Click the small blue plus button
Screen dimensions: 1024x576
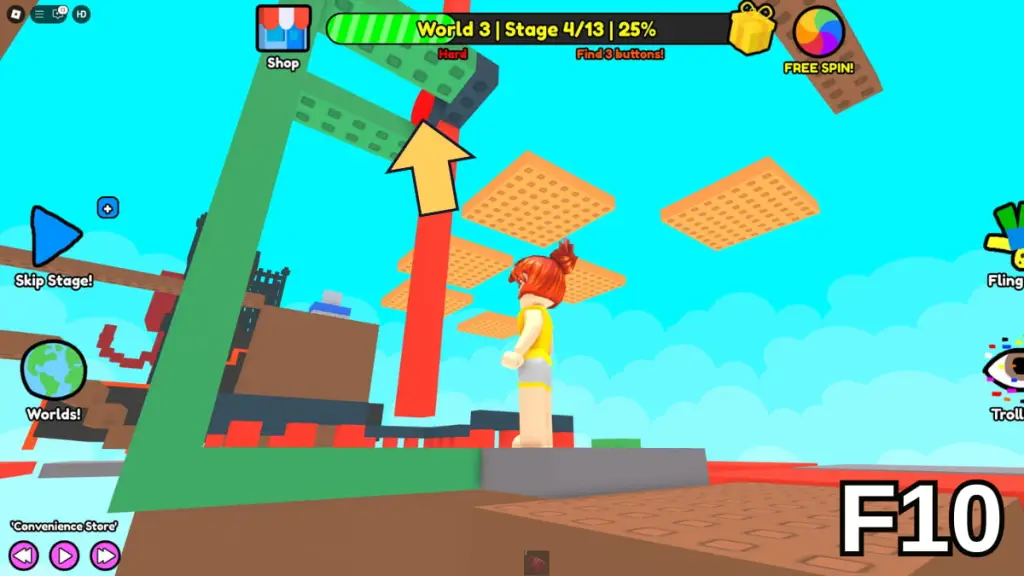click(108, 208)
